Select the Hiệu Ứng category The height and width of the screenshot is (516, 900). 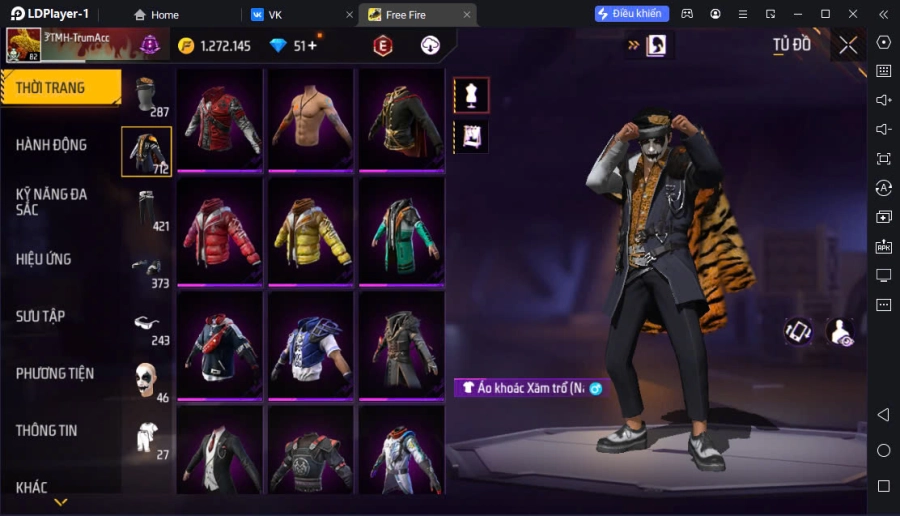coord(44,259)
